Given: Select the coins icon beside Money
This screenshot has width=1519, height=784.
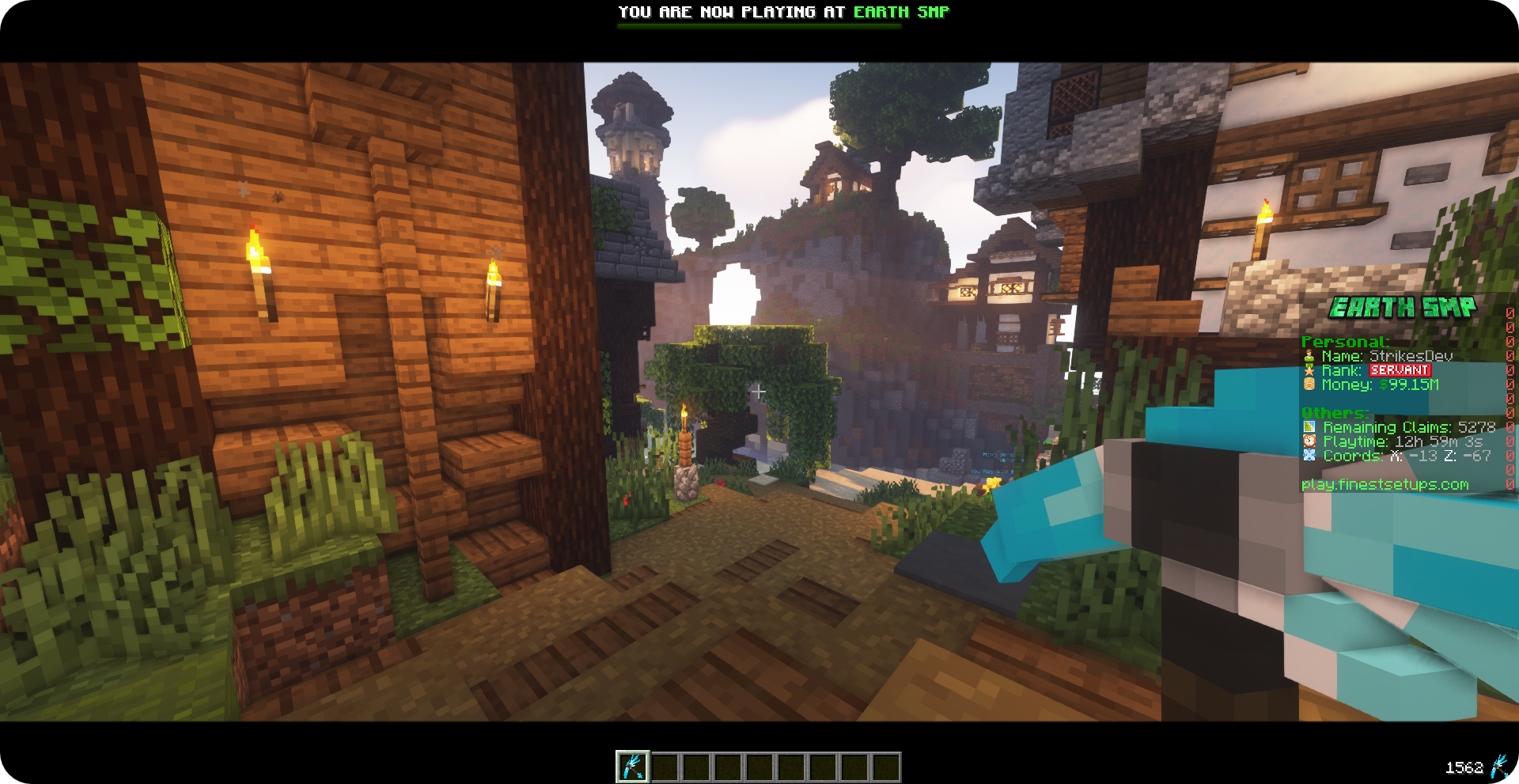Looking at the screenshot, I should 1309,384.
